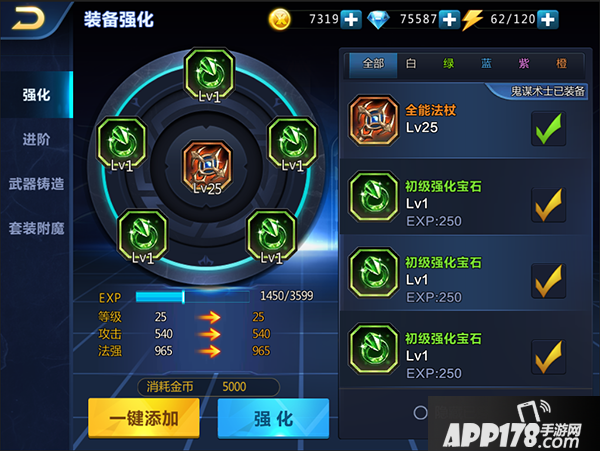600x451 pixels.
Task: Refill energy using the plus button
Action: tap(547, 19)
